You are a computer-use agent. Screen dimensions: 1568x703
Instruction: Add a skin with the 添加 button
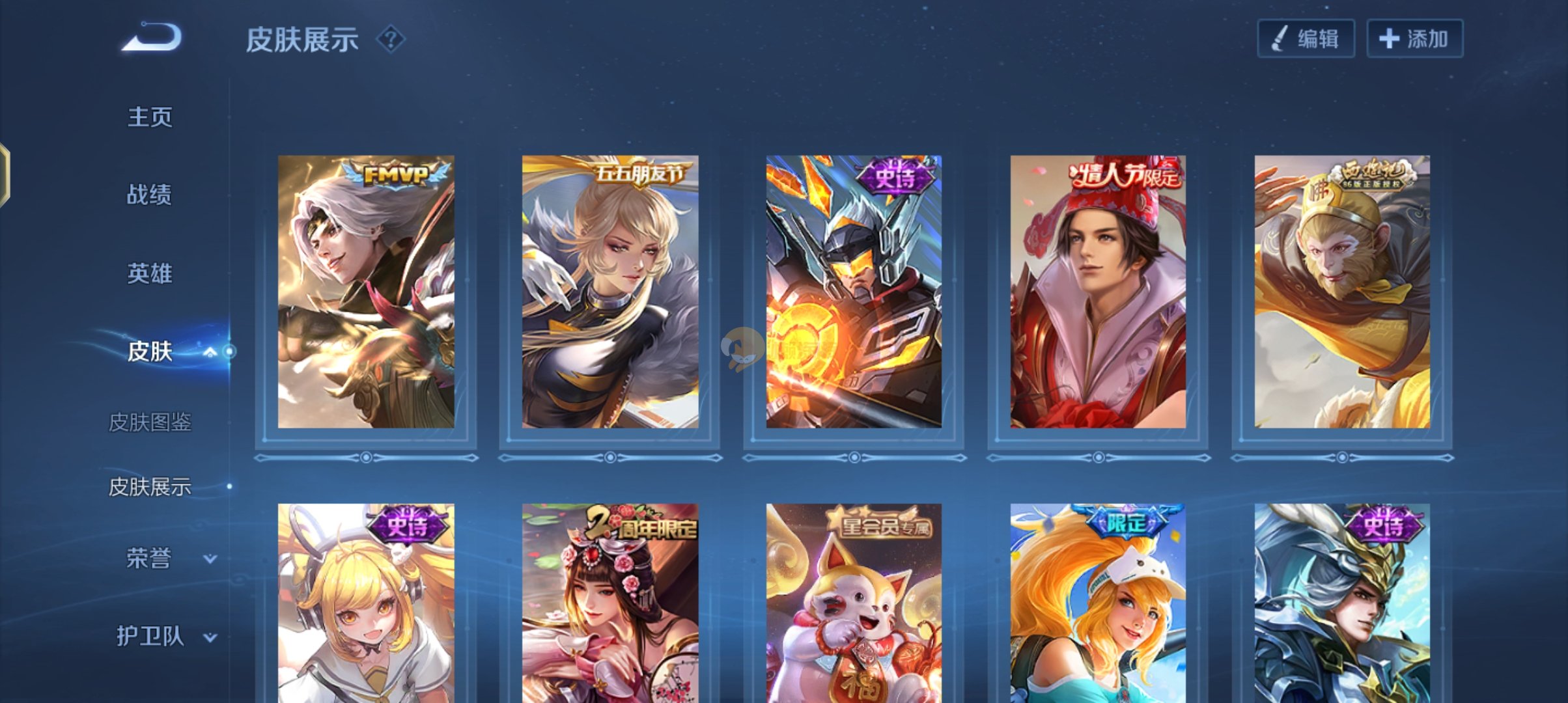pos(1414,39)
